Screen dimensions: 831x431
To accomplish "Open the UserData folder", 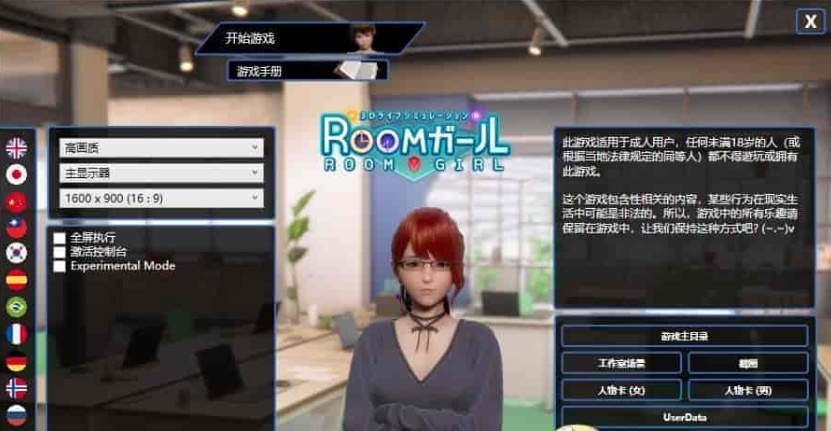I will tap(684, 416).
